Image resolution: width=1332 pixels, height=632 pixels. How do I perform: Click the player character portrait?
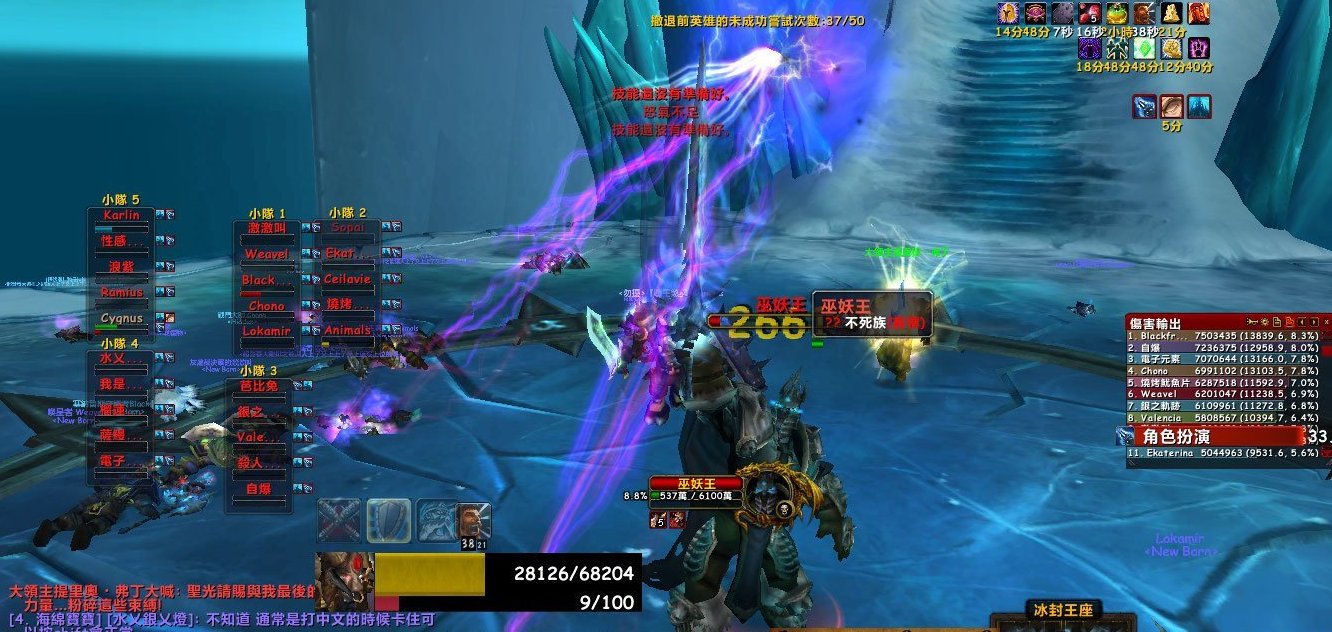(344, 580)
